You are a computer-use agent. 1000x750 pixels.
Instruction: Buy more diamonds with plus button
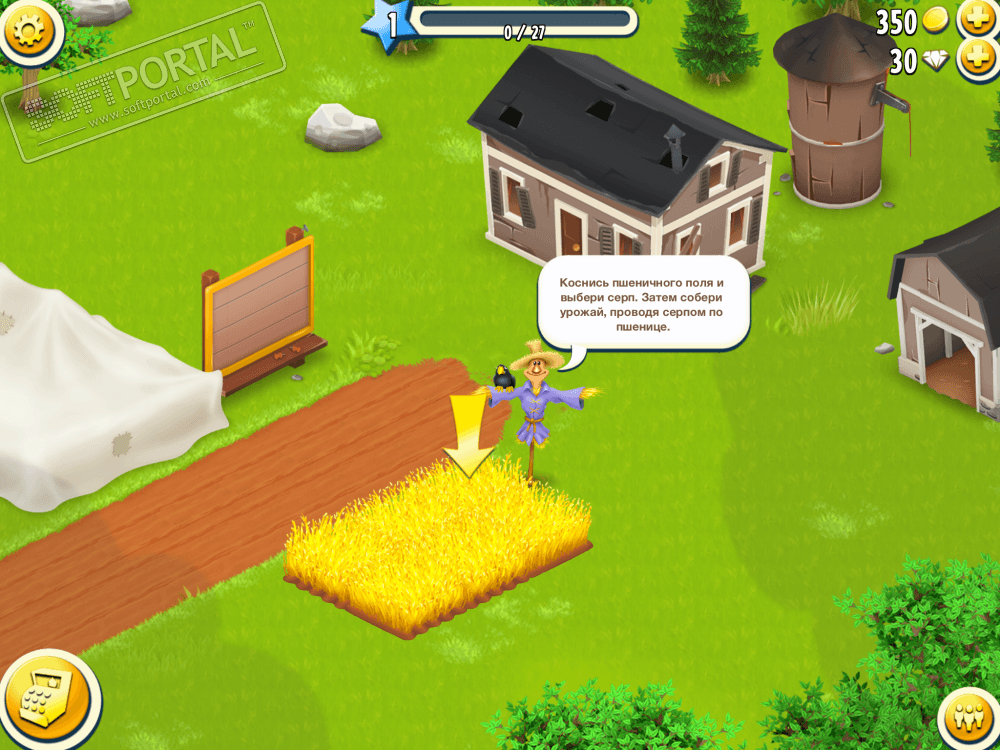pos(976,60)
